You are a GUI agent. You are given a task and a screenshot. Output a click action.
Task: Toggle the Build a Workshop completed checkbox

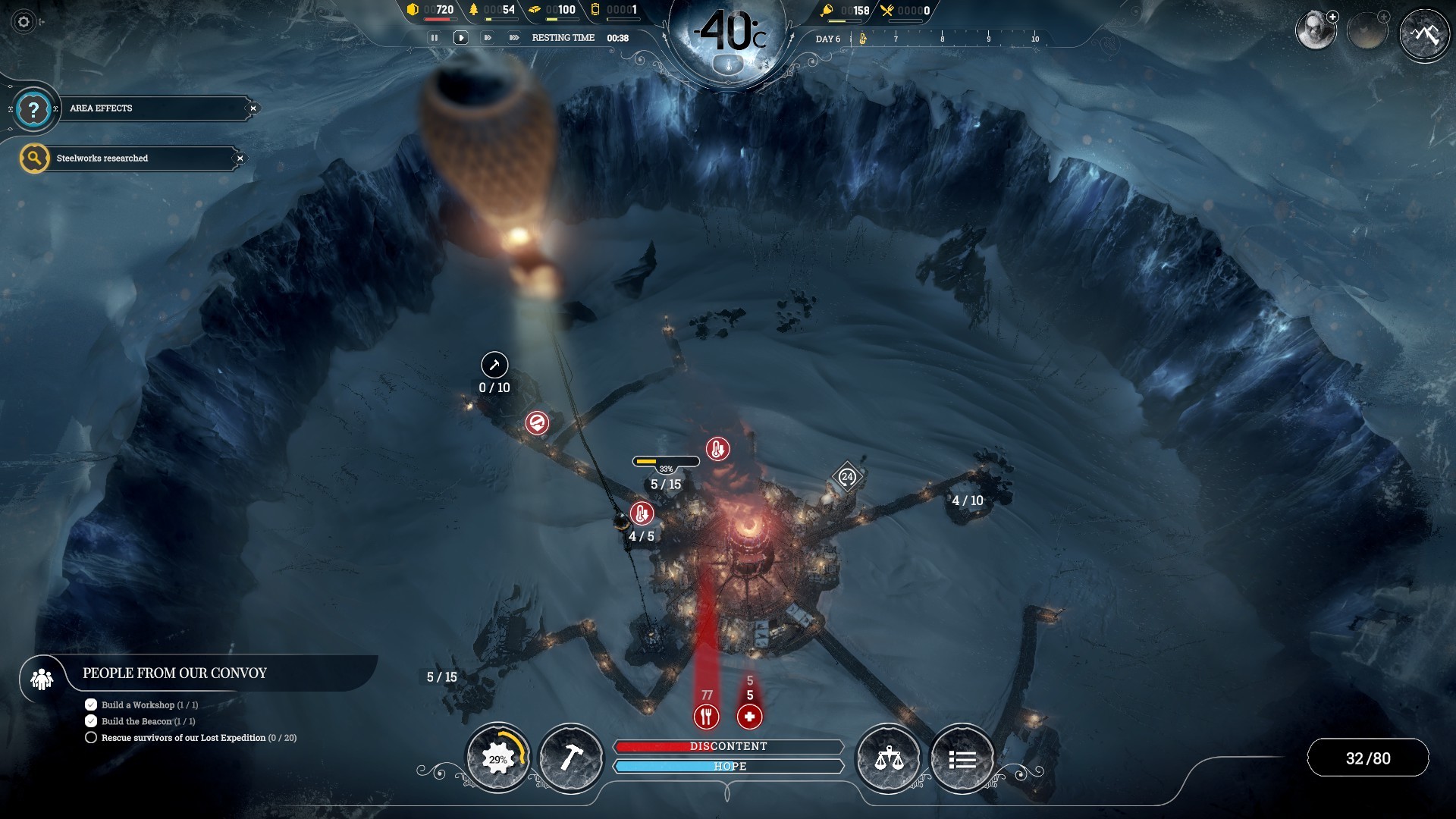click(x=91, y=704)
